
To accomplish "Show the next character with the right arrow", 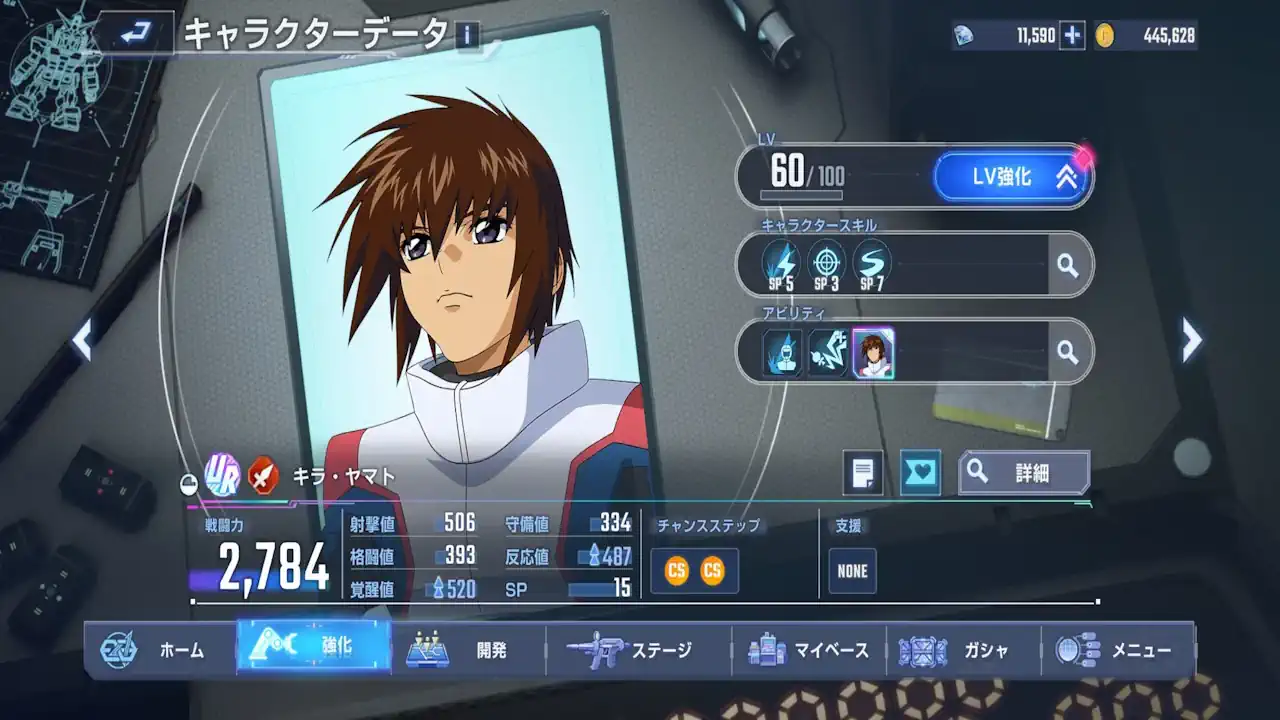I will [x=1191, y=341].
